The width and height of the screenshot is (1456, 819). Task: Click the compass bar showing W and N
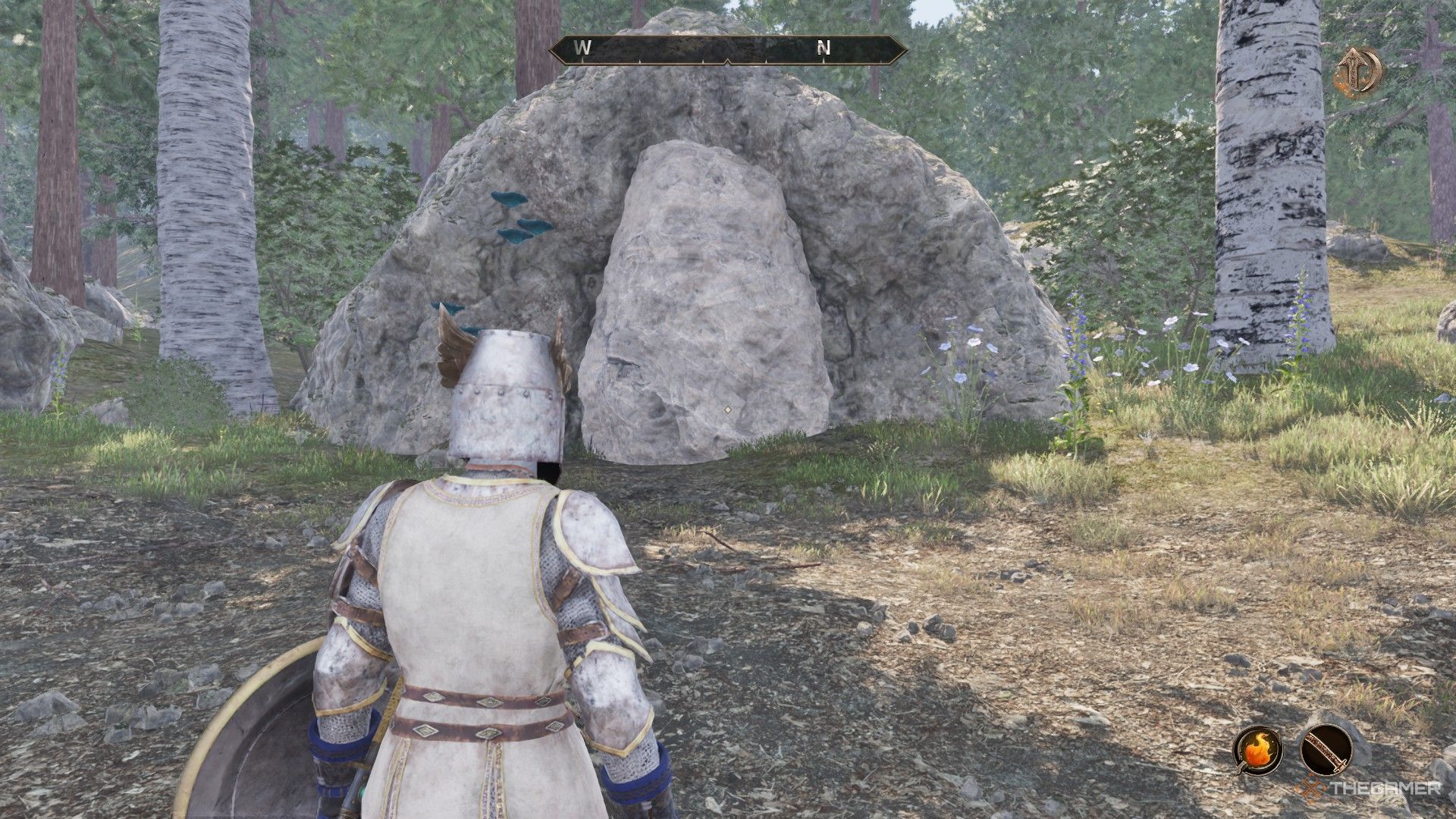727,49
